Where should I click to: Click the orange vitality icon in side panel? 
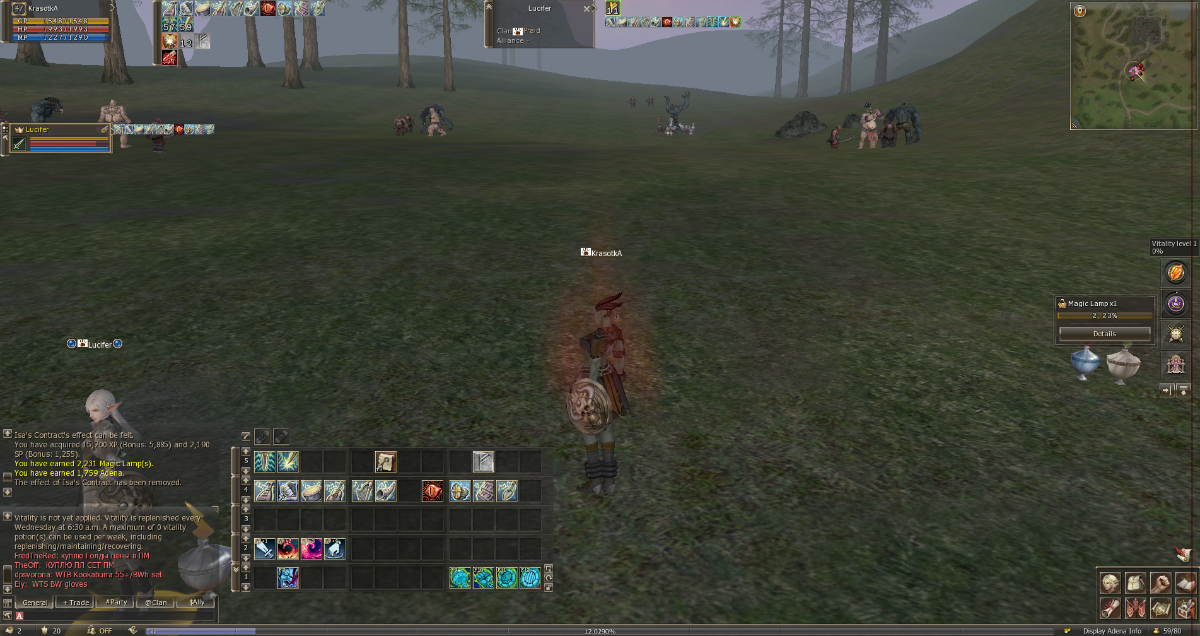pos(1175,273)
